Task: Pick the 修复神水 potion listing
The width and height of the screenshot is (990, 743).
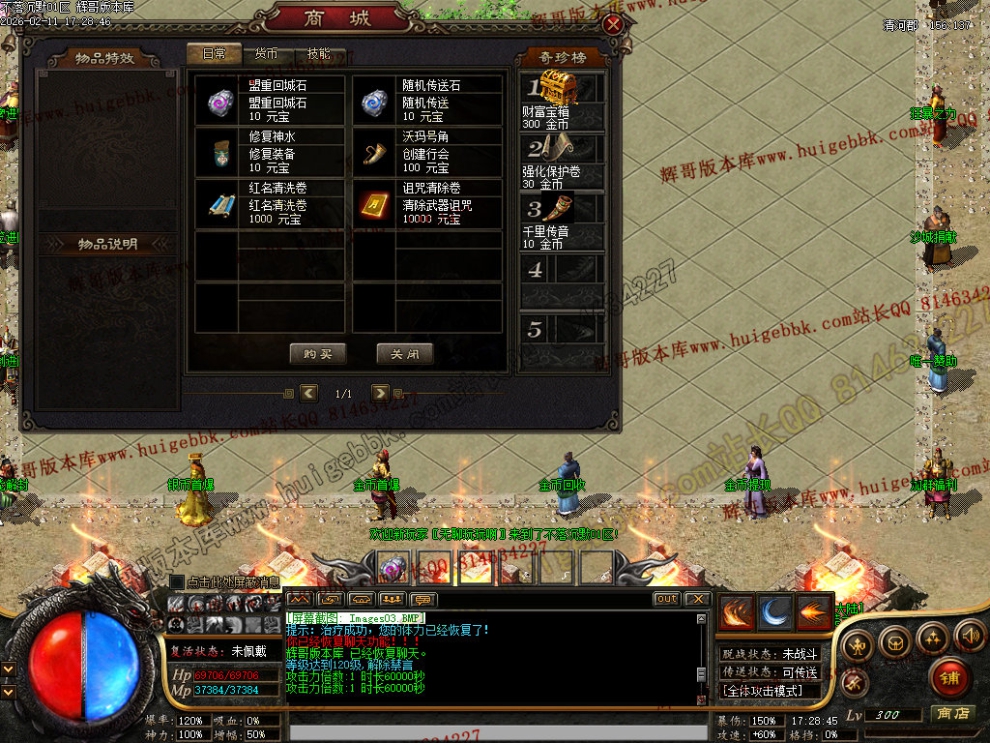Action: [x=270, y=152]
